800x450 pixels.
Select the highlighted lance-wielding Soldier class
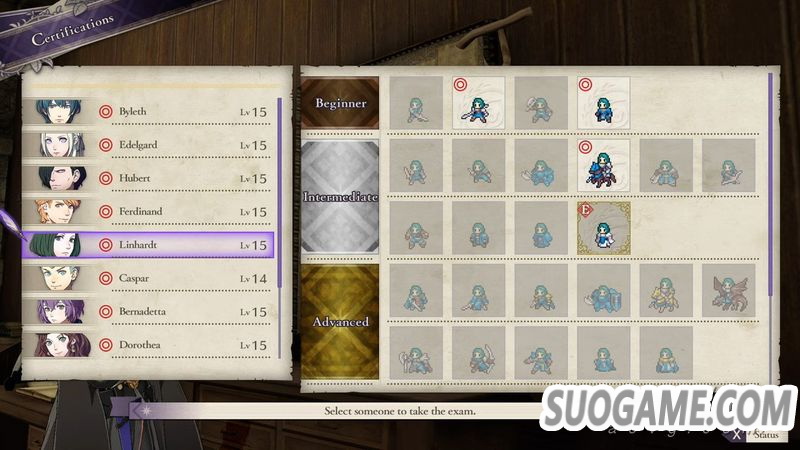[x=478, y=102]
